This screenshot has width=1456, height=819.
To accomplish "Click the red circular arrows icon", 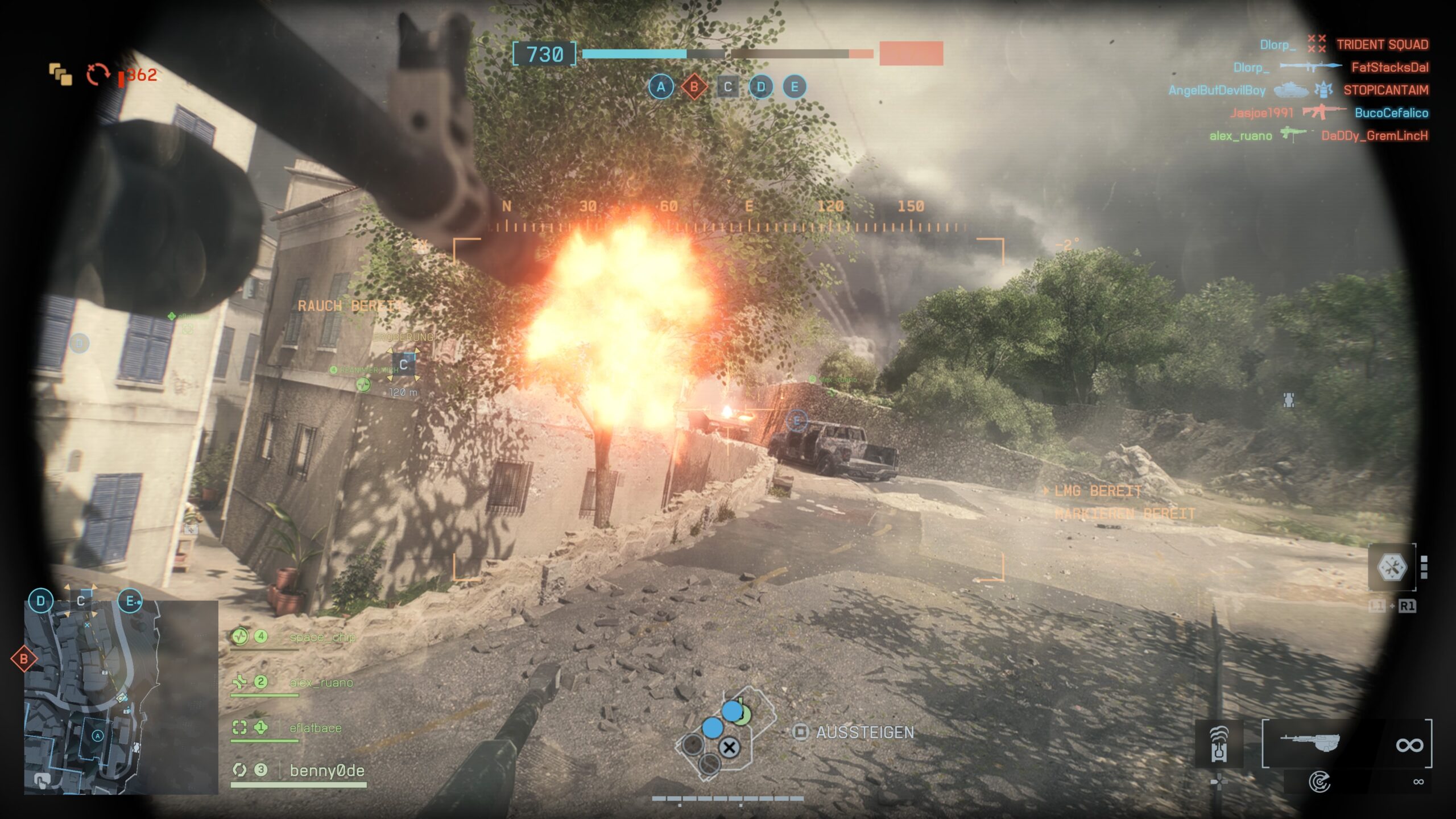I will (x=97, y=75).
